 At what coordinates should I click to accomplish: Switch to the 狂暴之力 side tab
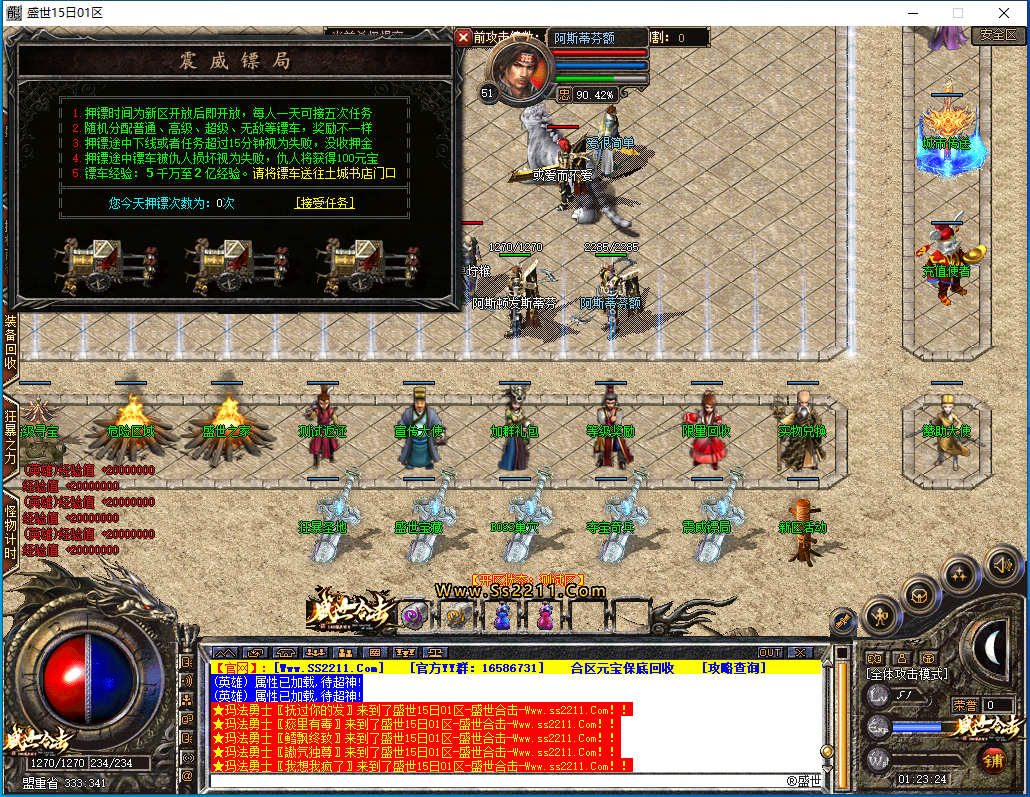[x=10, y=433]
